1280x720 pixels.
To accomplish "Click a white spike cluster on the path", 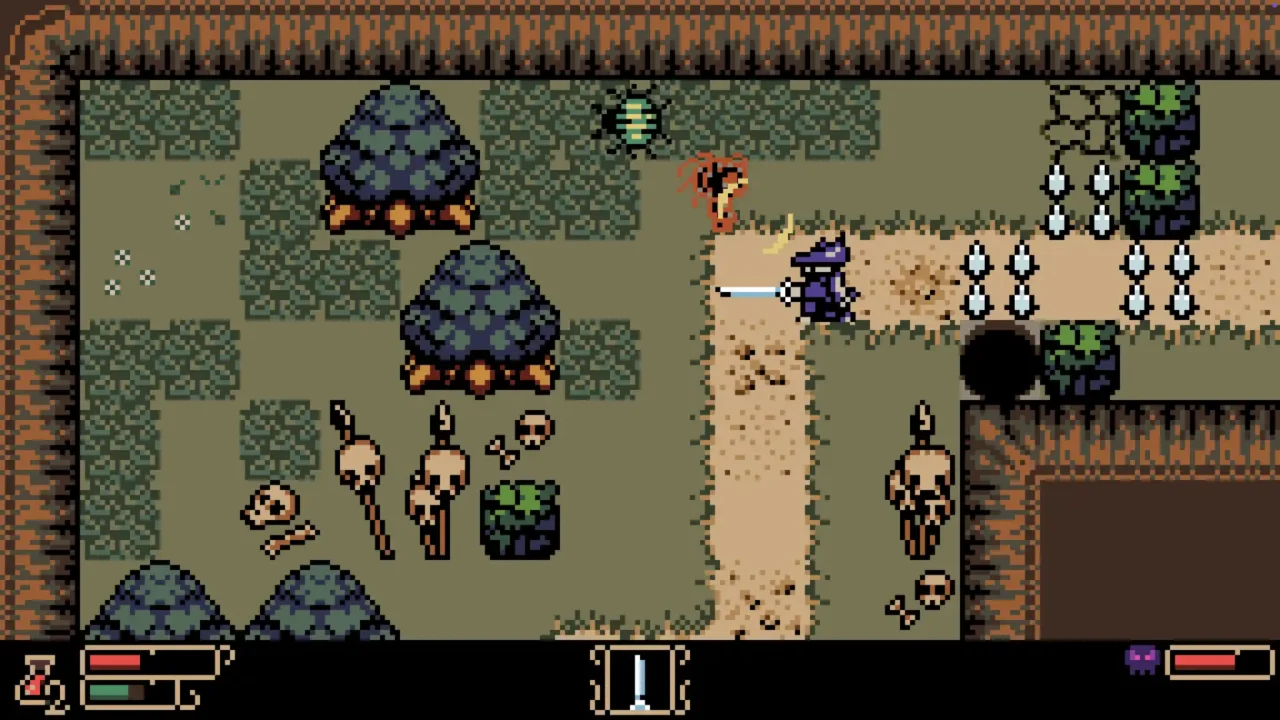I will click(1022, 265).
